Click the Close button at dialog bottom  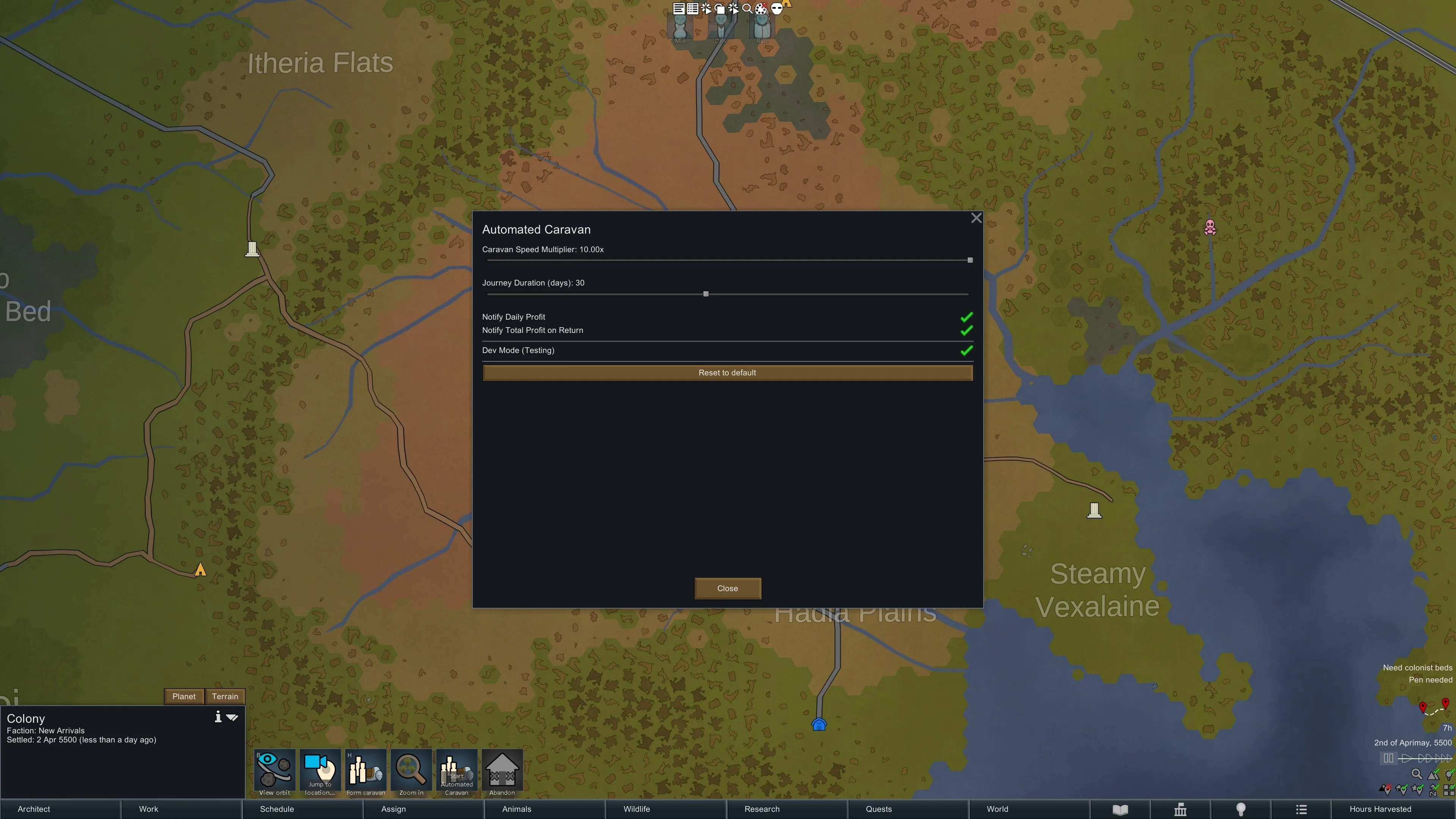(x=728, y=588)
